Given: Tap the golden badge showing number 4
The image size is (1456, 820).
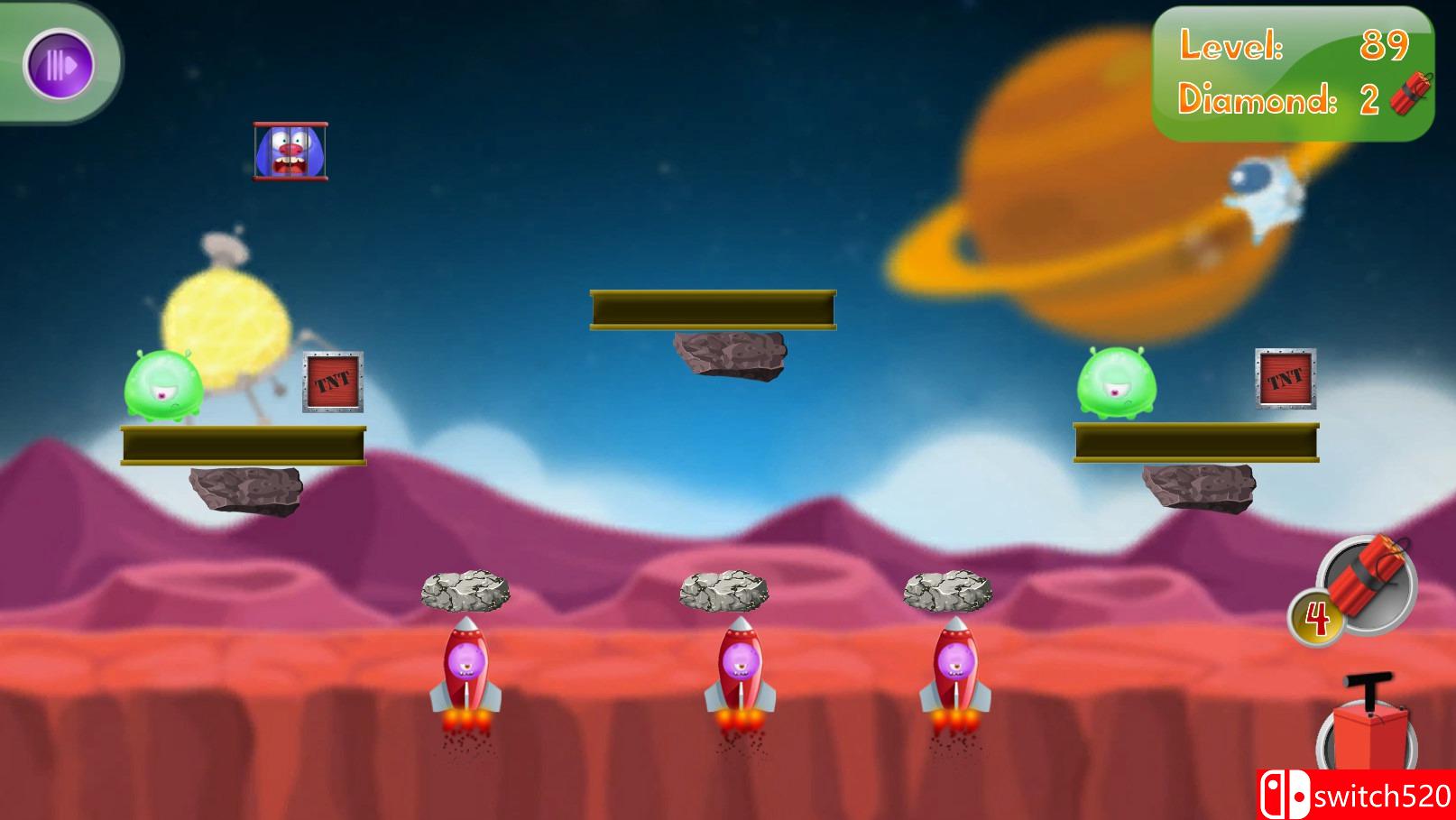Looking at the screenshot, I should [1315, 616].
